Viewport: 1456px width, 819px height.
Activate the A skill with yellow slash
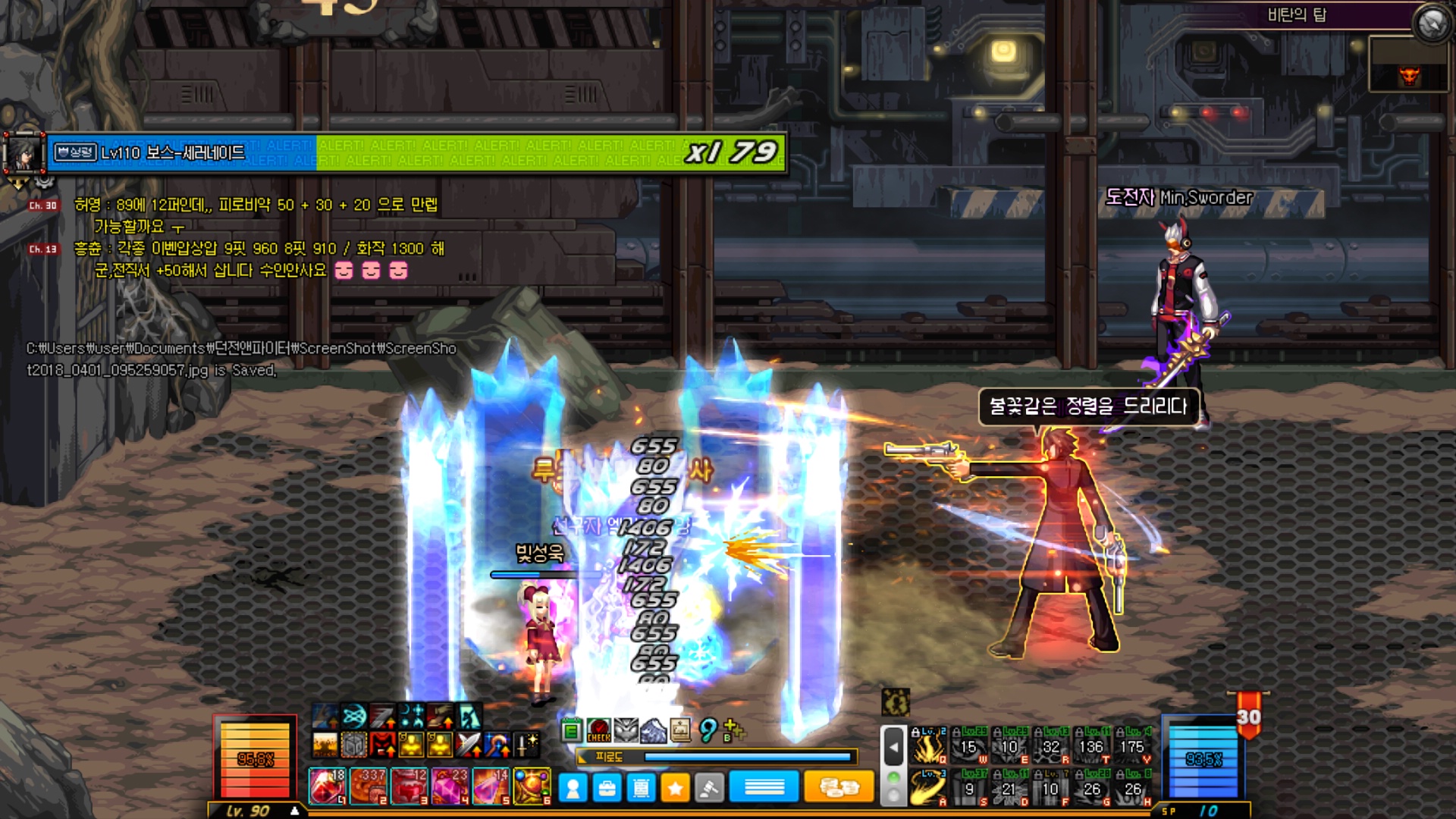coord(929,787)
